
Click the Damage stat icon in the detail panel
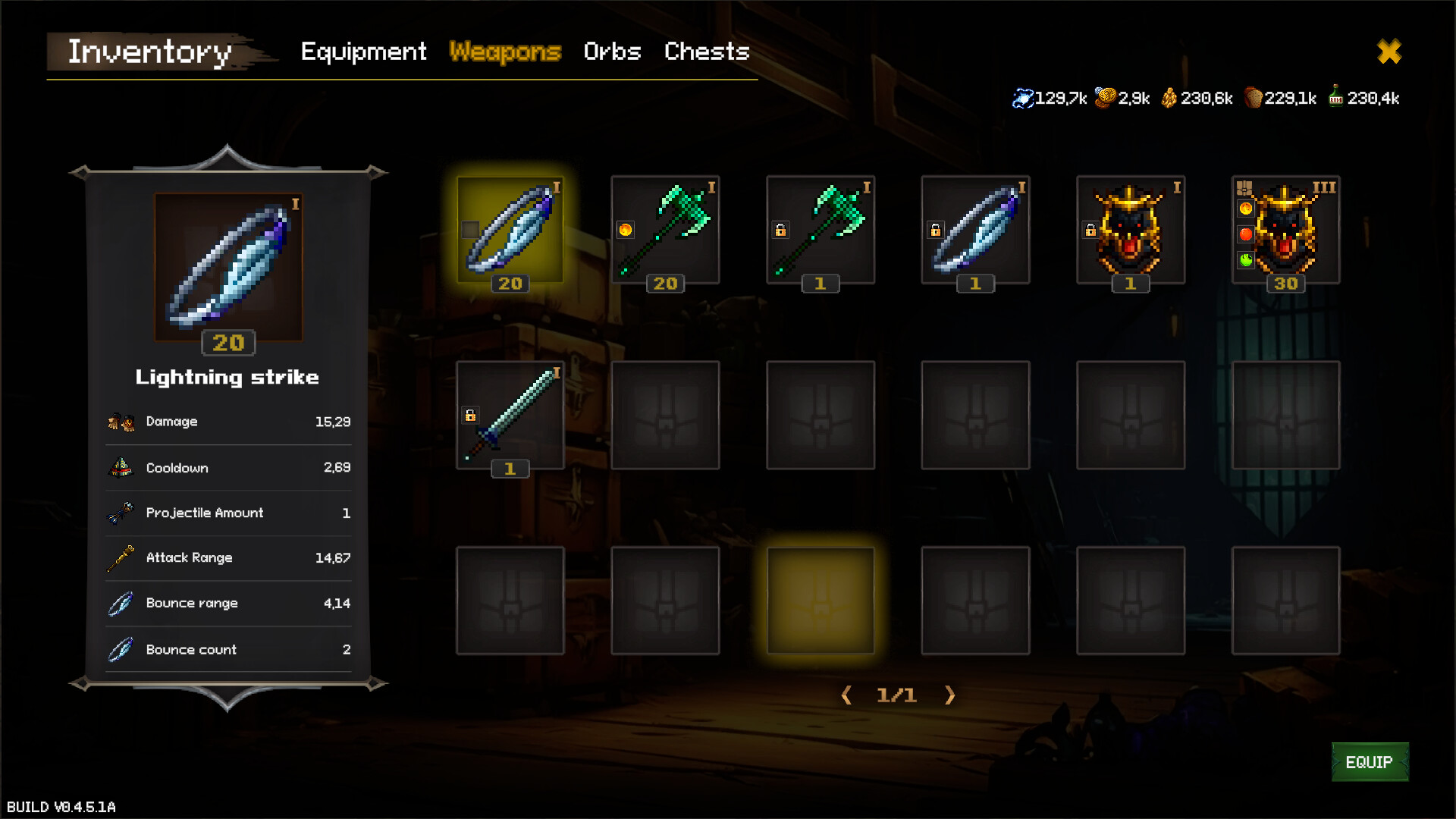pyautogui.click(x=120, y=422)
